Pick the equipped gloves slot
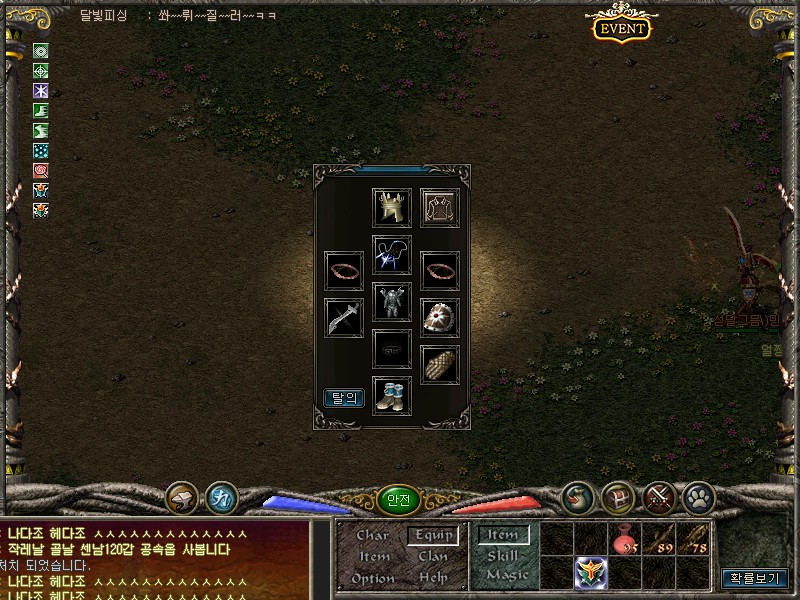The image size is (800, 600). (x=440, y=365)
